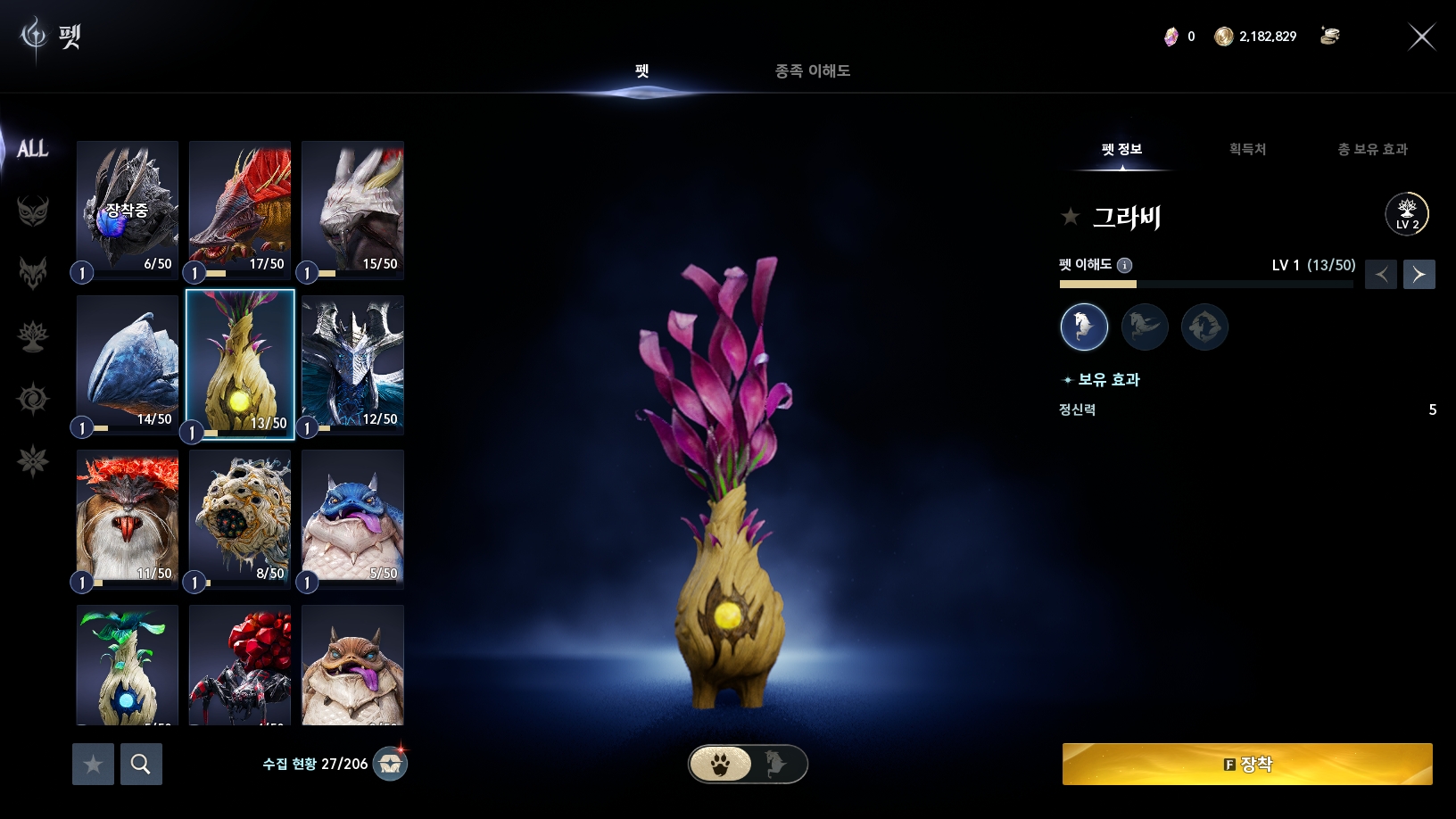
Task: Select the red-feathered bird pet 11/50
Action: (x=128, y=517)
